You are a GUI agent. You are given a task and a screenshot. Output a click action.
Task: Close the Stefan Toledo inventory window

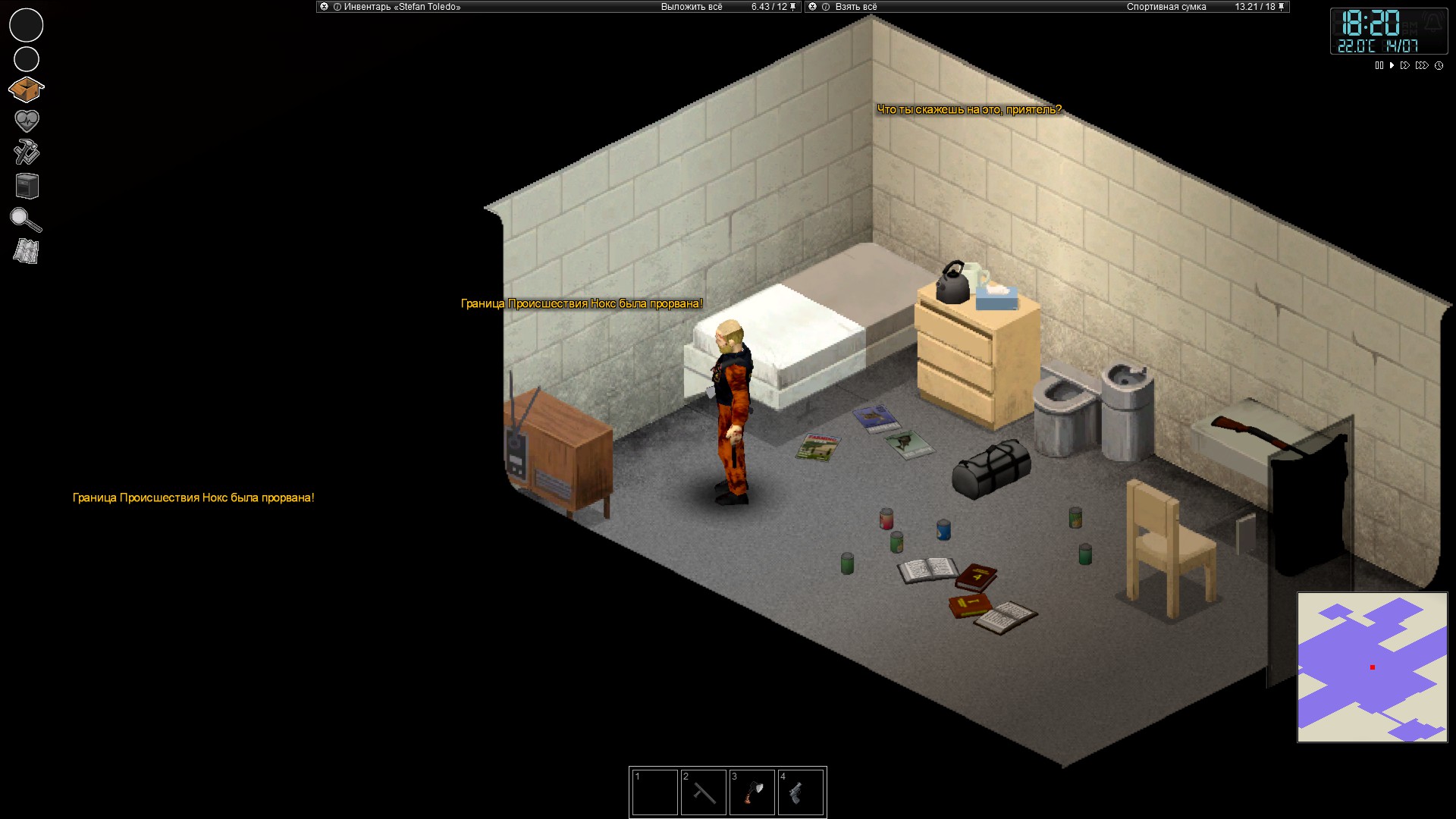point(325,7)
